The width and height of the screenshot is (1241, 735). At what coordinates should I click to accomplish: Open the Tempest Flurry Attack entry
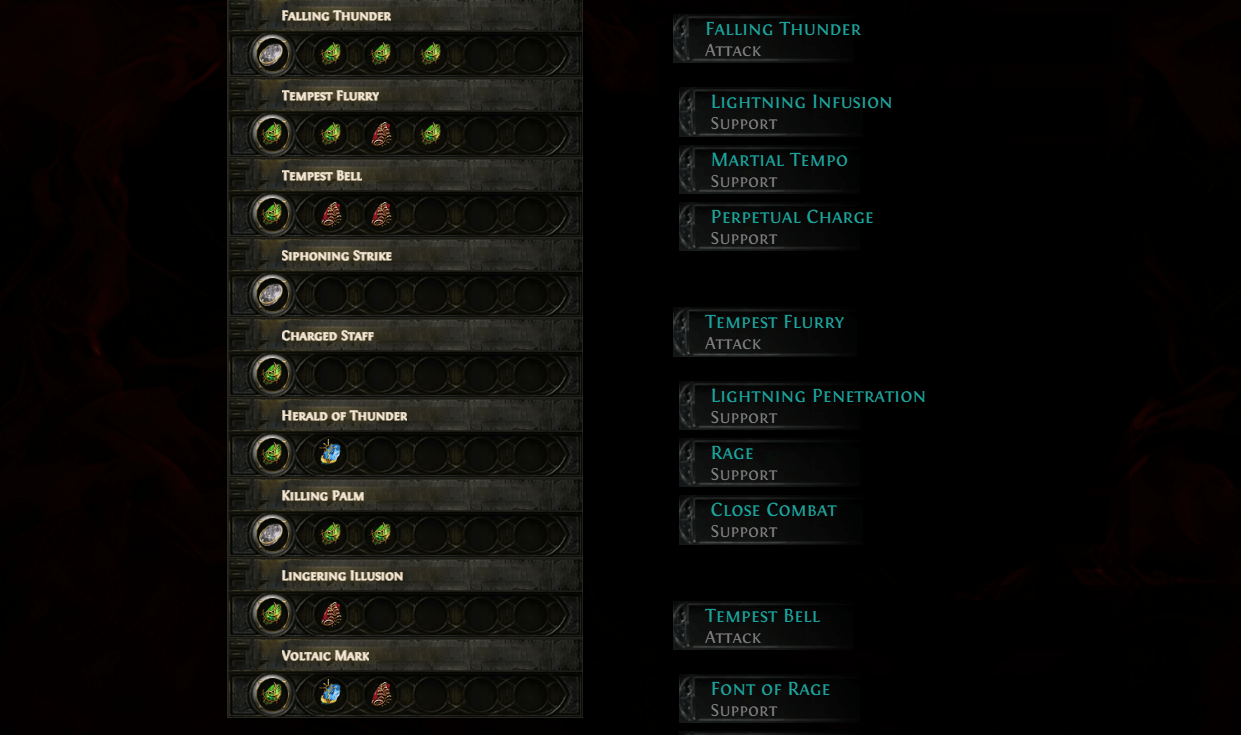tap(774, 332)
